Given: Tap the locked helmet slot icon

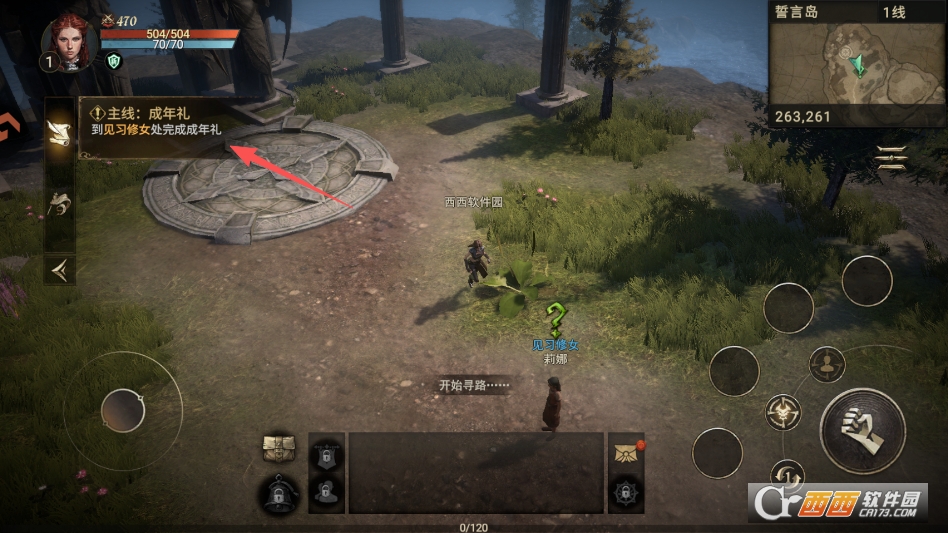Looking at the screenshot, I should (279, 493).
